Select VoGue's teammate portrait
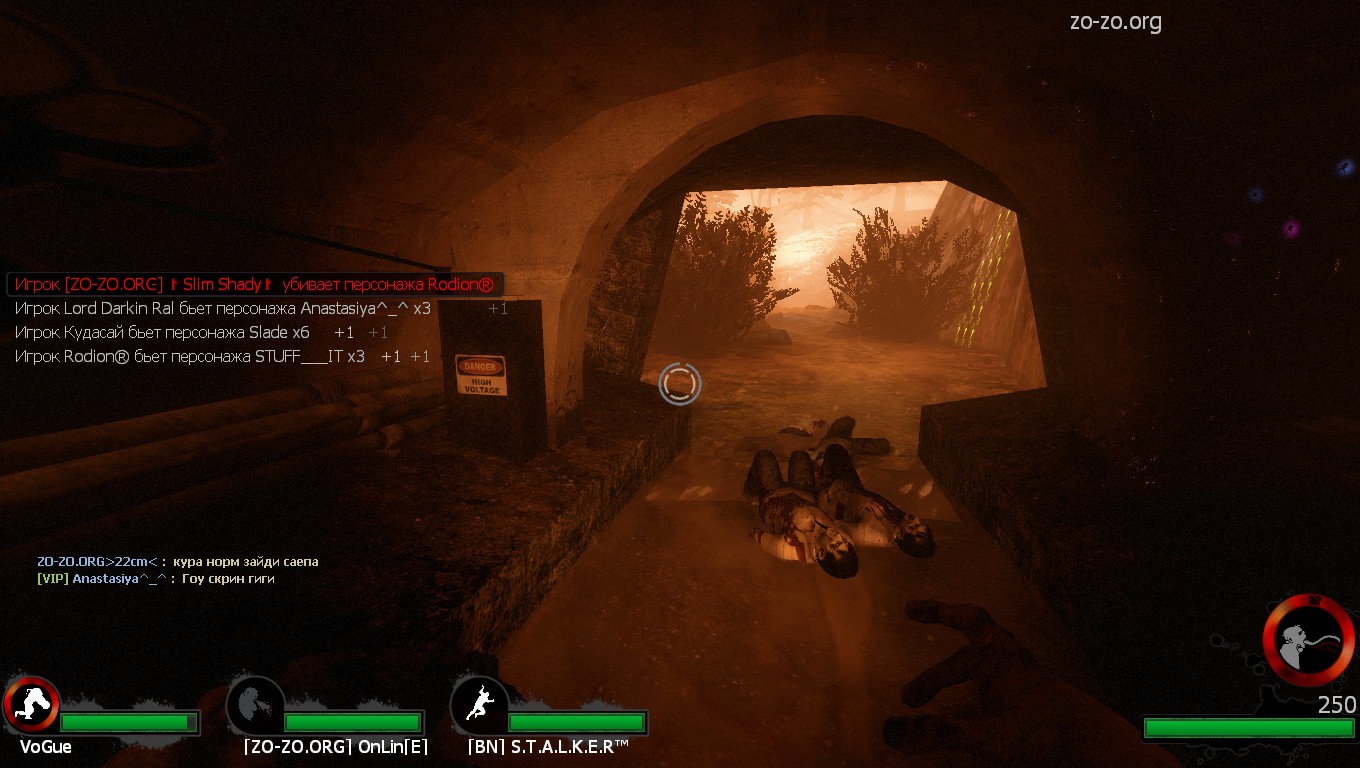The image size is (1360, 768). (31, 704)
